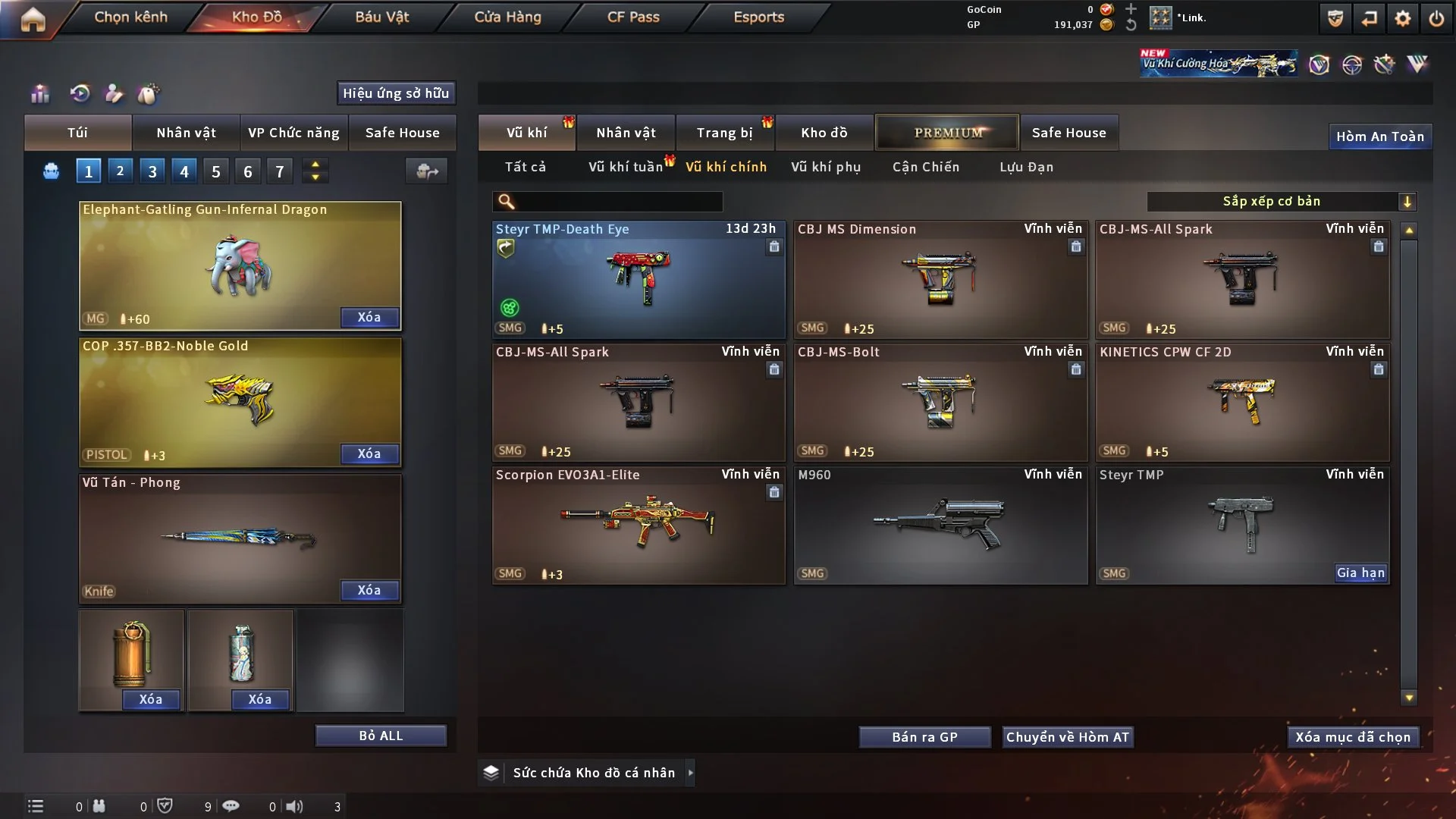This screenshot has height=819, width=1456.
Task: Open the Cửa Hàng shop menu
Action: pyautogui.click(x=507, y=17)
